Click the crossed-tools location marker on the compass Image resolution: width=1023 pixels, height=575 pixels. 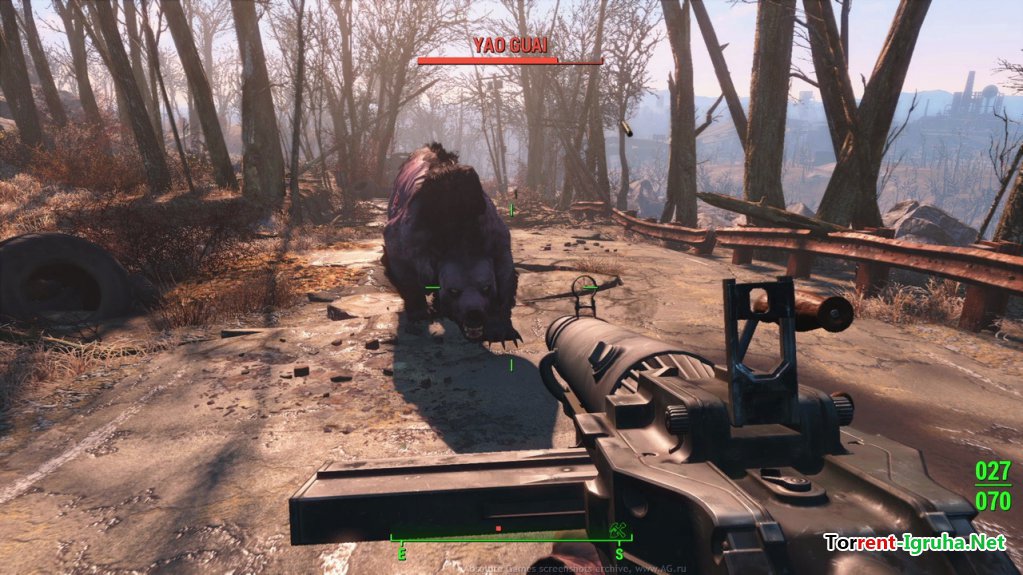pyautogui.click(x=617, y=530)
